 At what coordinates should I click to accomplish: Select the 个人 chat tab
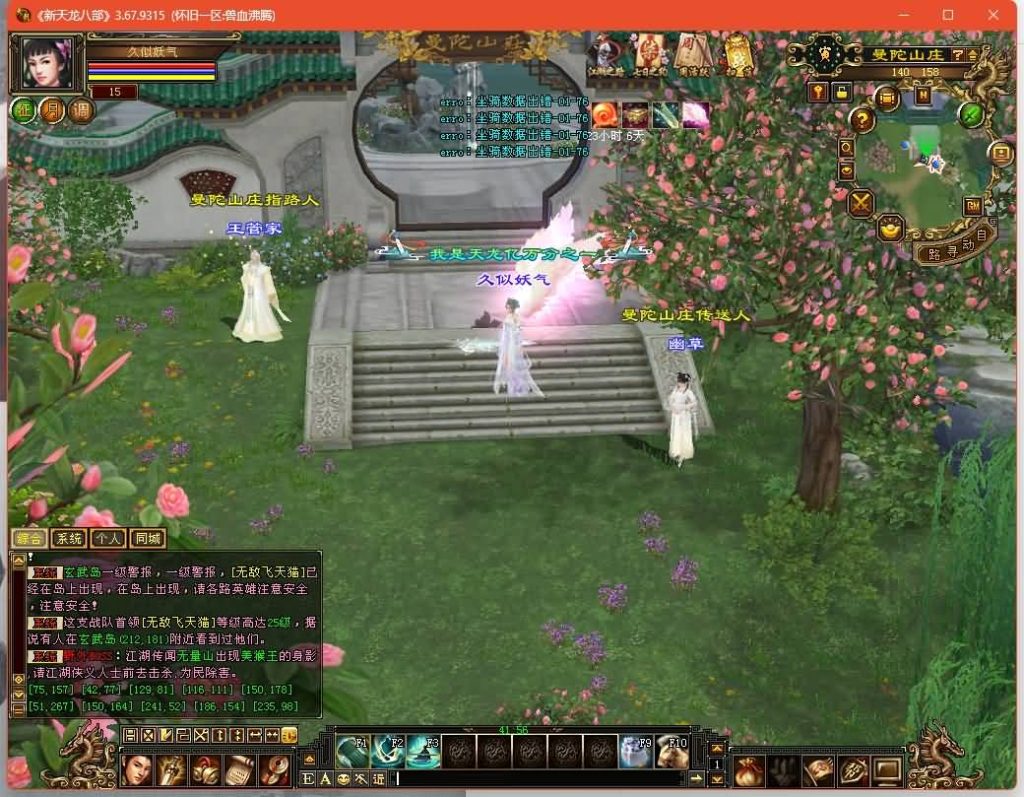(x=108, y=539)
